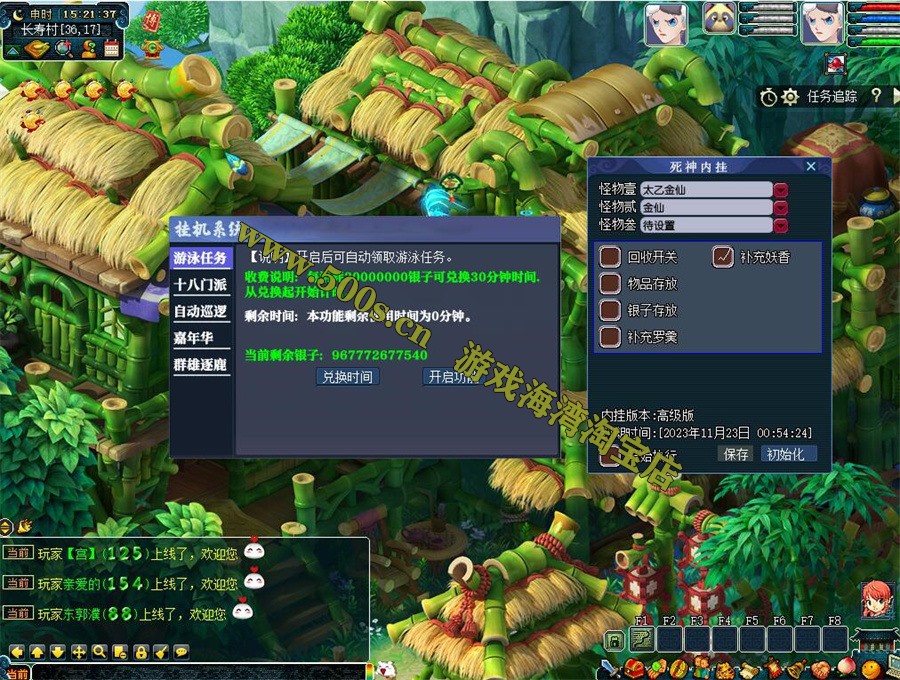
Task: Click the 兑换时间 button
Action: 347,377
